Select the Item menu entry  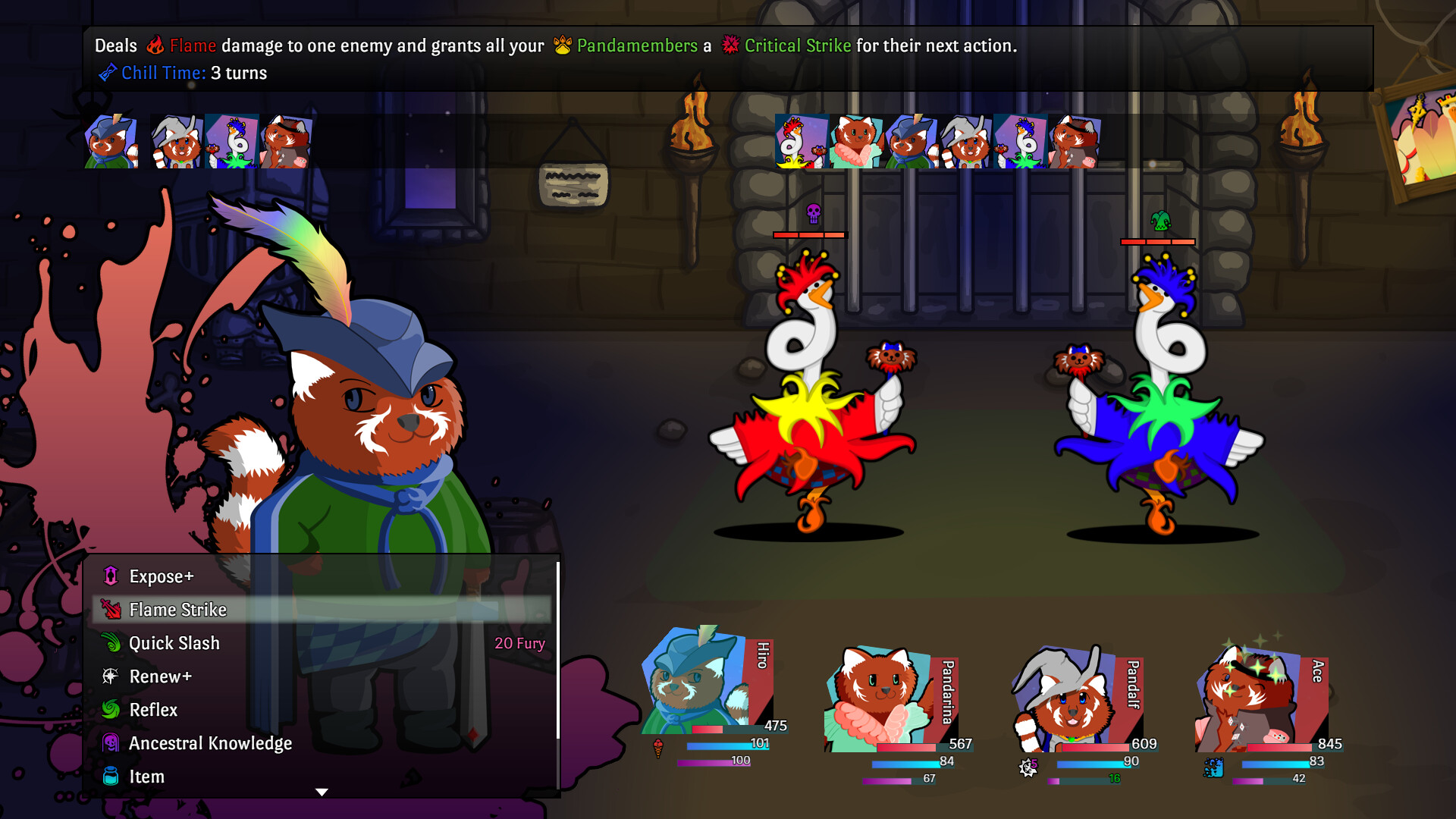148,777
